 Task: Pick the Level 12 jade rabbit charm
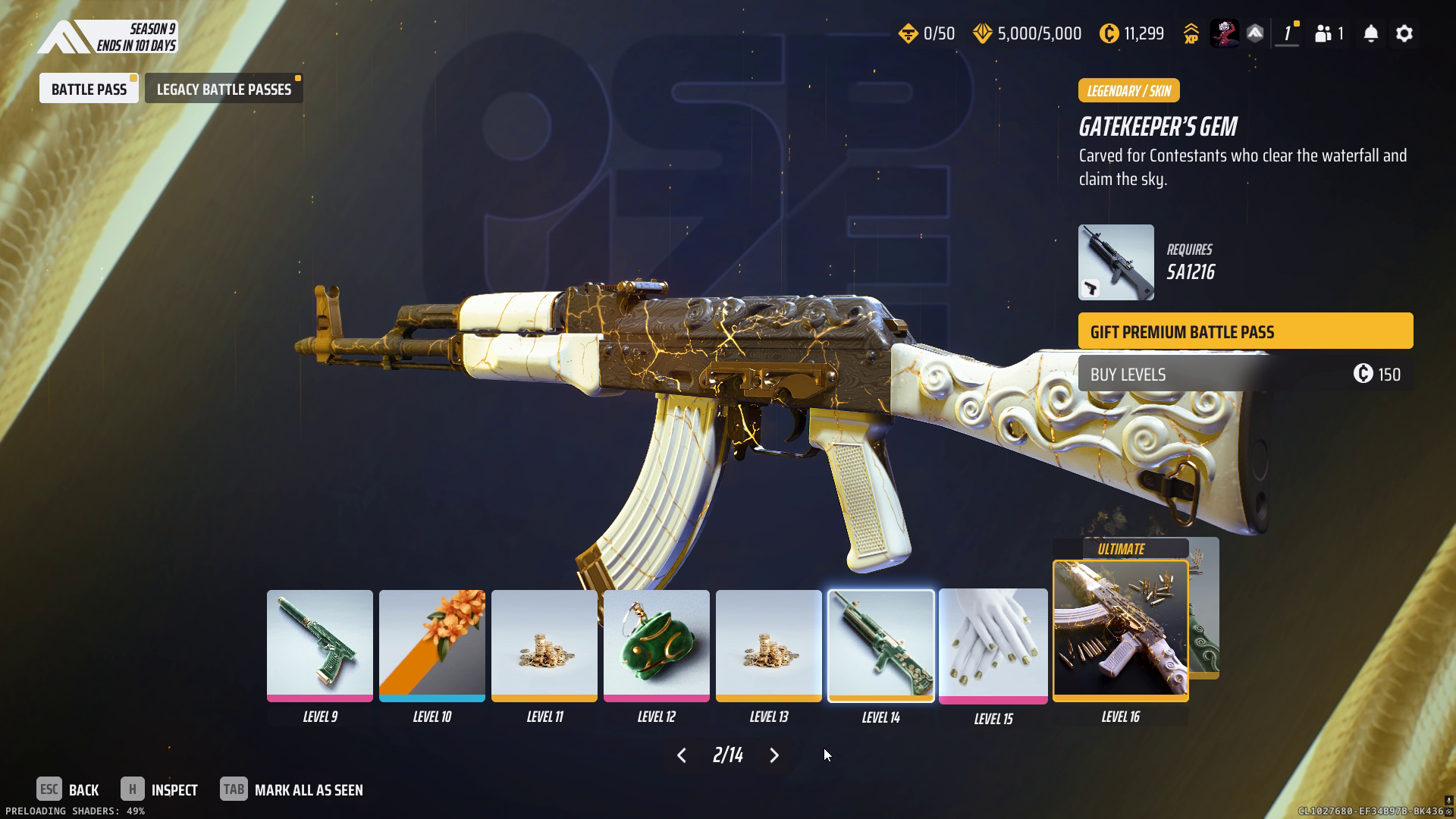coord(657,645)
